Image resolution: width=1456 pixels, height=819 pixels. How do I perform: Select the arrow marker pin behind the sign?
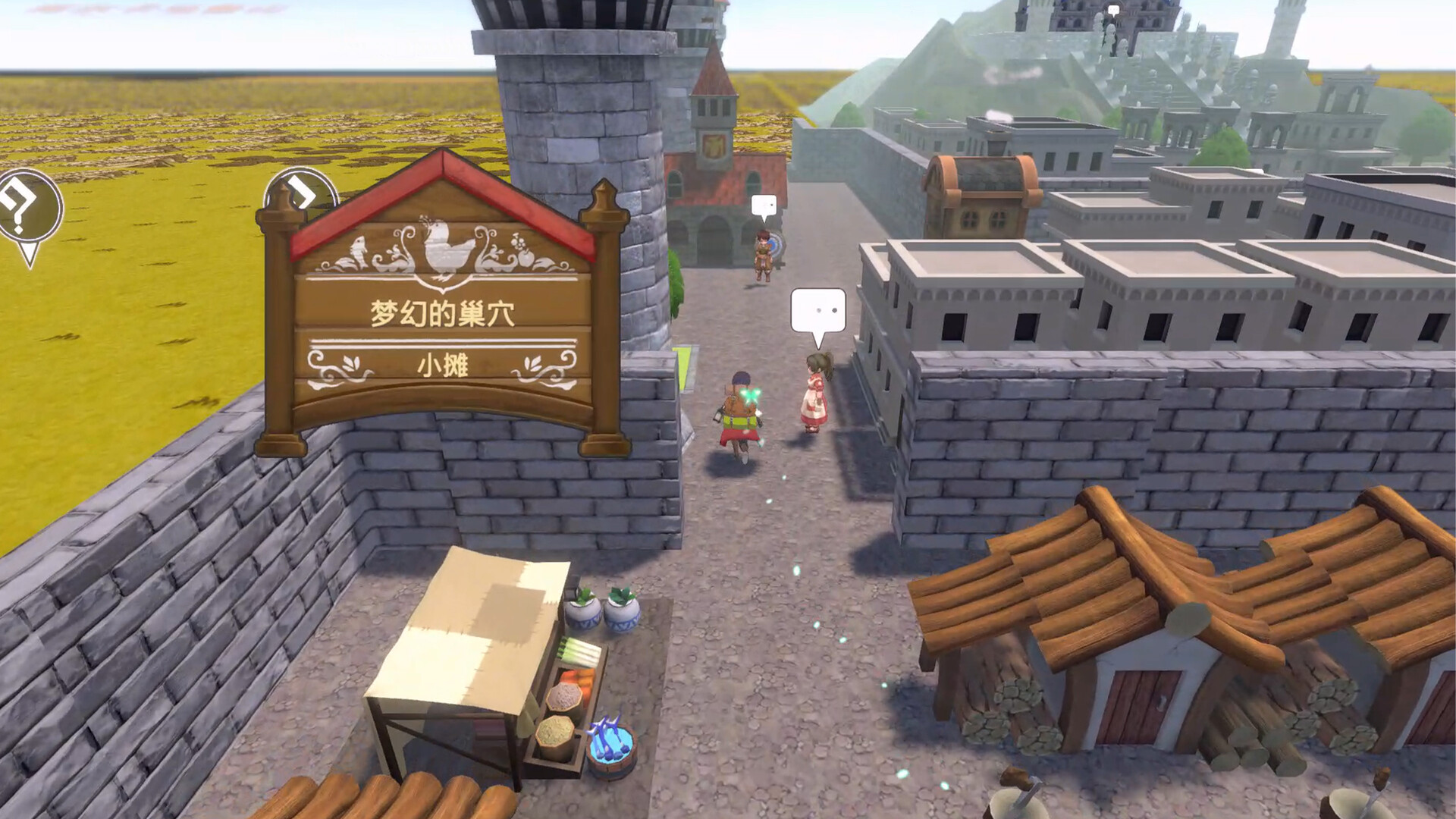point(303,191)
